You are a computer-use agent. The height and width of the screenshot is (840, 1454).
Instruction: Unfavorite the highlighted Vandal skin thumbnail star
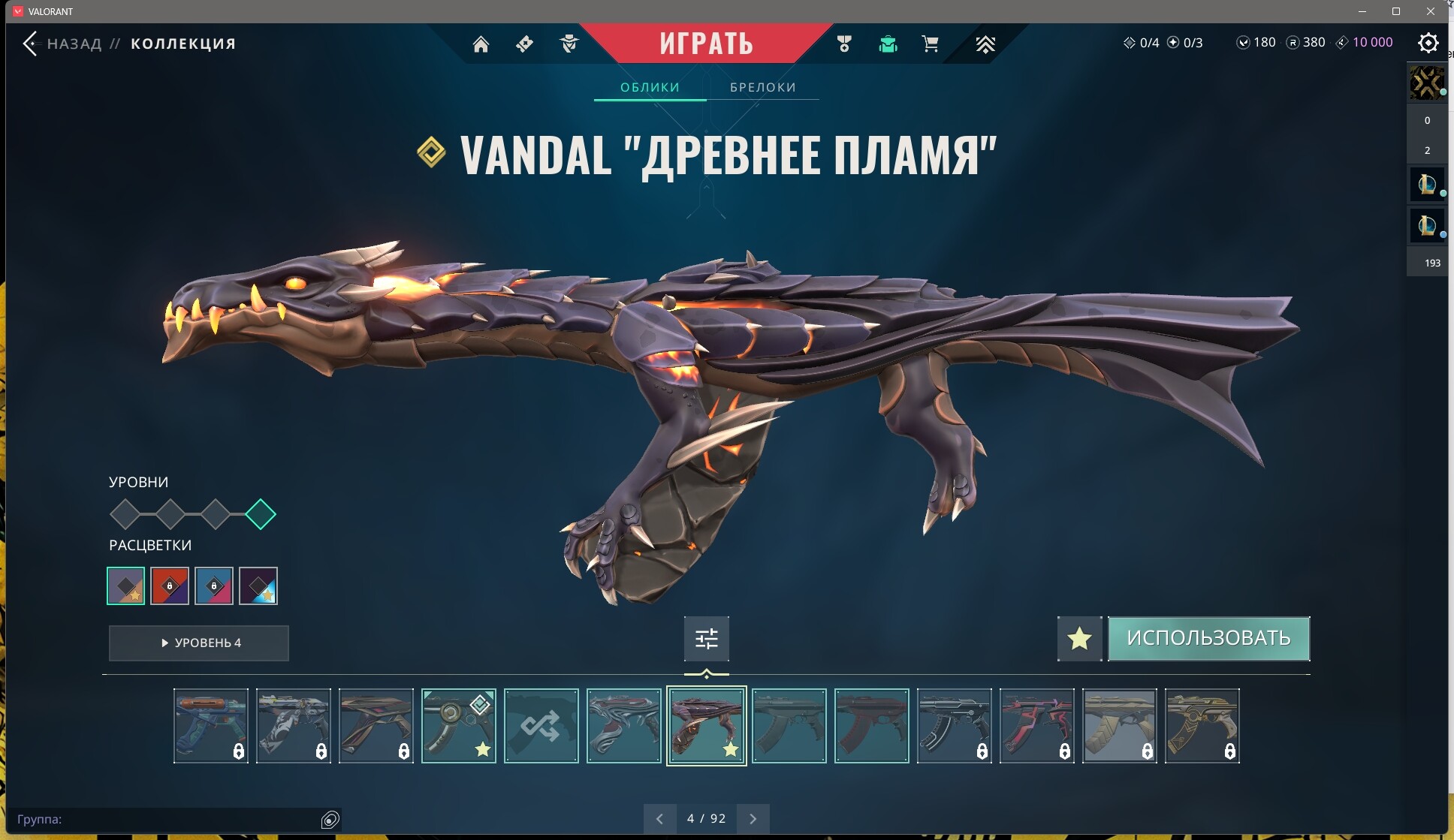click(729, 748)
